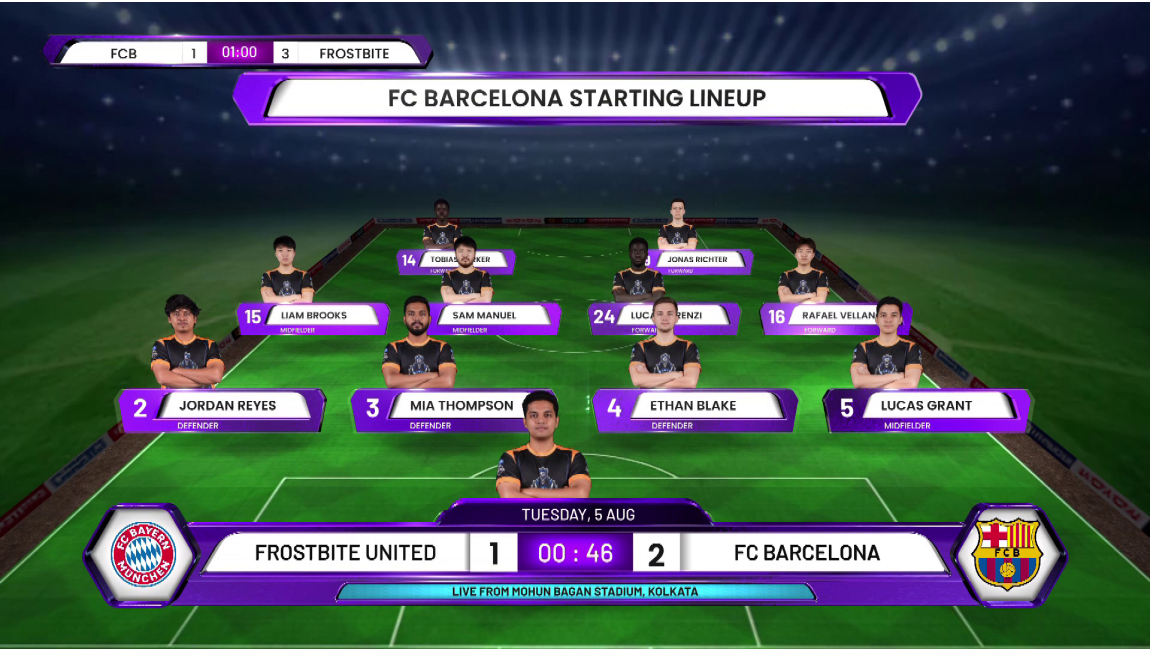Select Jonas Richter's forward name plate

click(x=697, y=260)
